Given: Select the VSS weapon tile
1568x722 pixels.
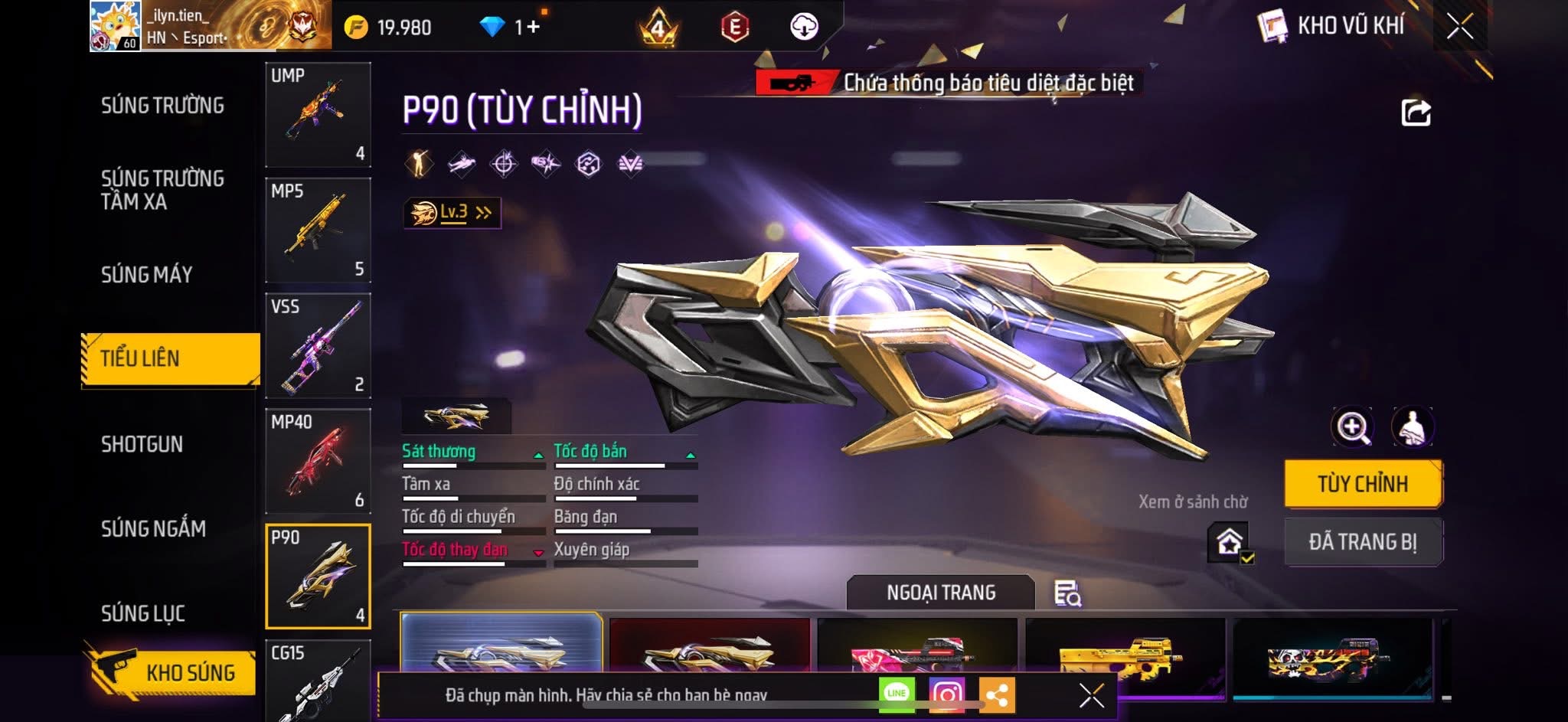Looking at the screenshot, I should coord(318,345).
